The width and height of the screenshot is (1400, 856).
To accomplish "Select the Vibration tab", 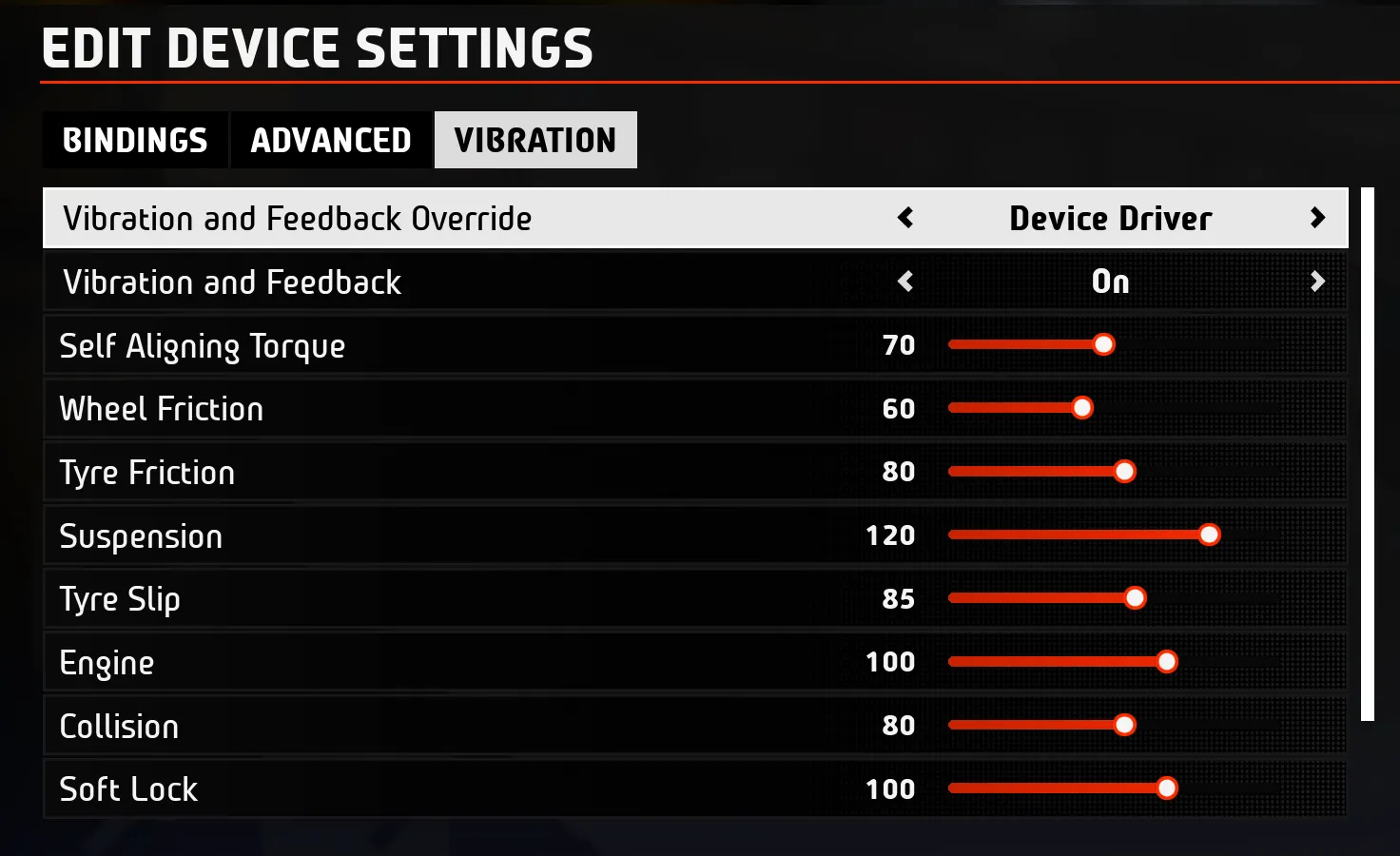I will (x=535, y=141).
